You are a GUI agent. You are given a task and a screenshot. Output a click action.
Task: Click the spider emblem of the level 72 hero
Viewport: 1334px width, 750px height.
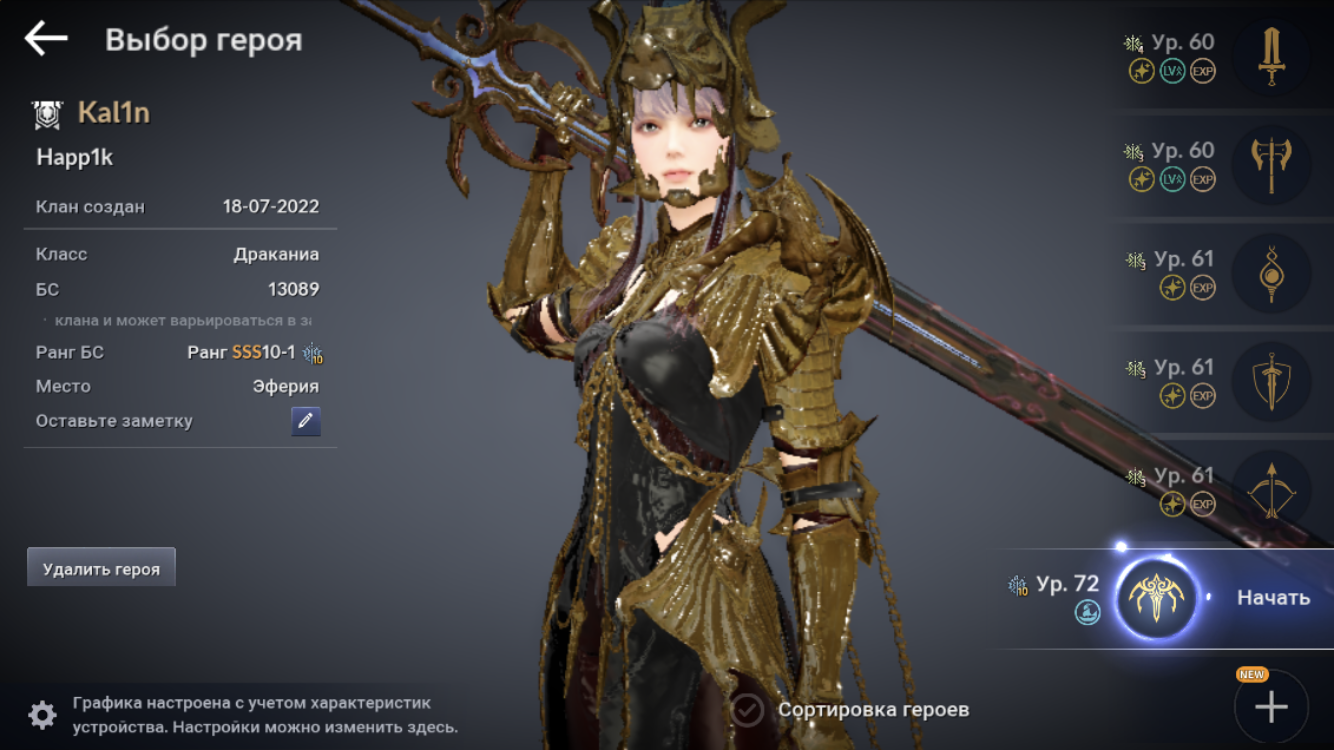click(x=1157, y=595)
